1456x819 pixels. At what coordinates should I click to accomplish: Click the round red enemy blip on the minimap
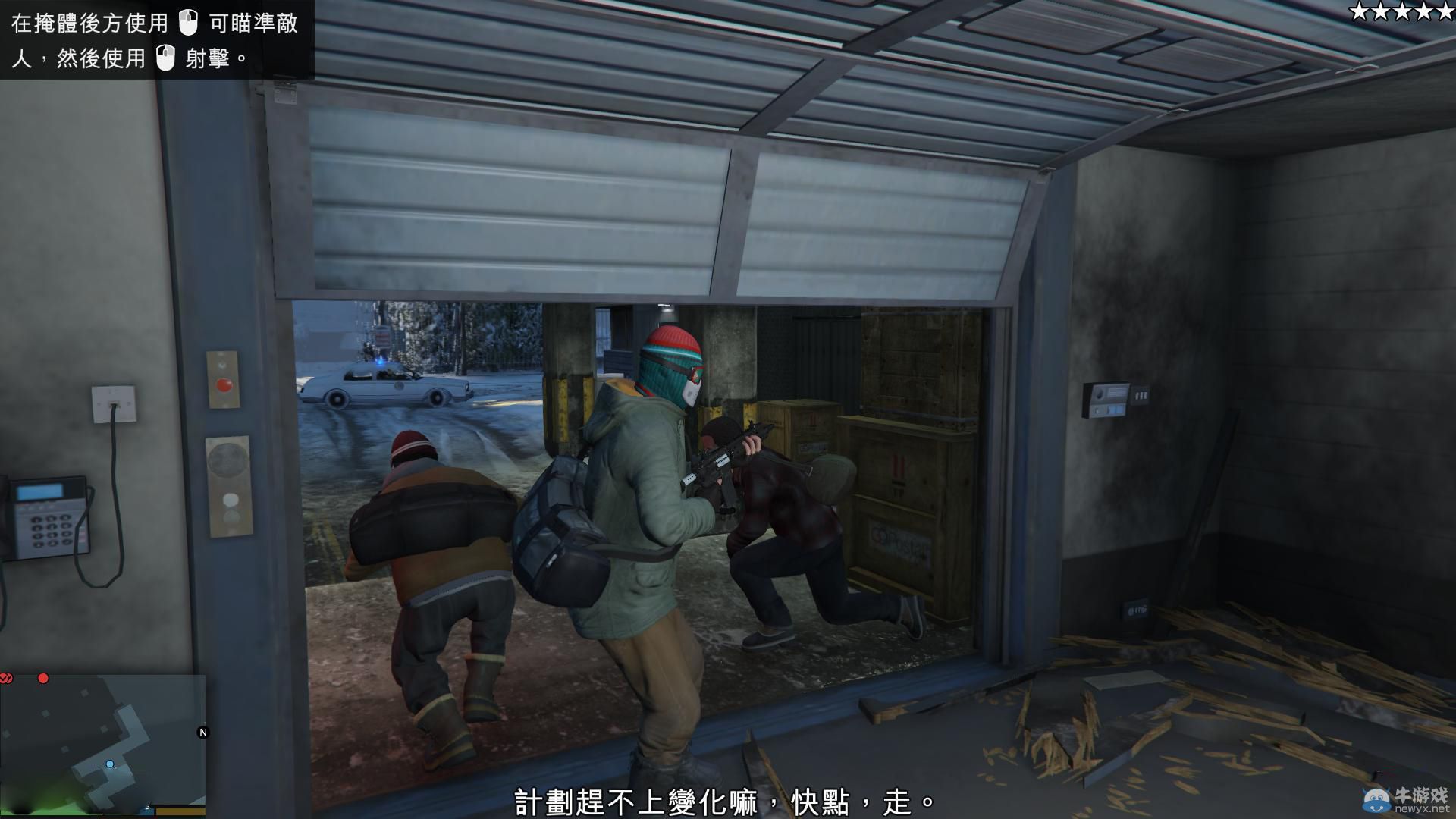pyautogui.click(x=42, y=678)
